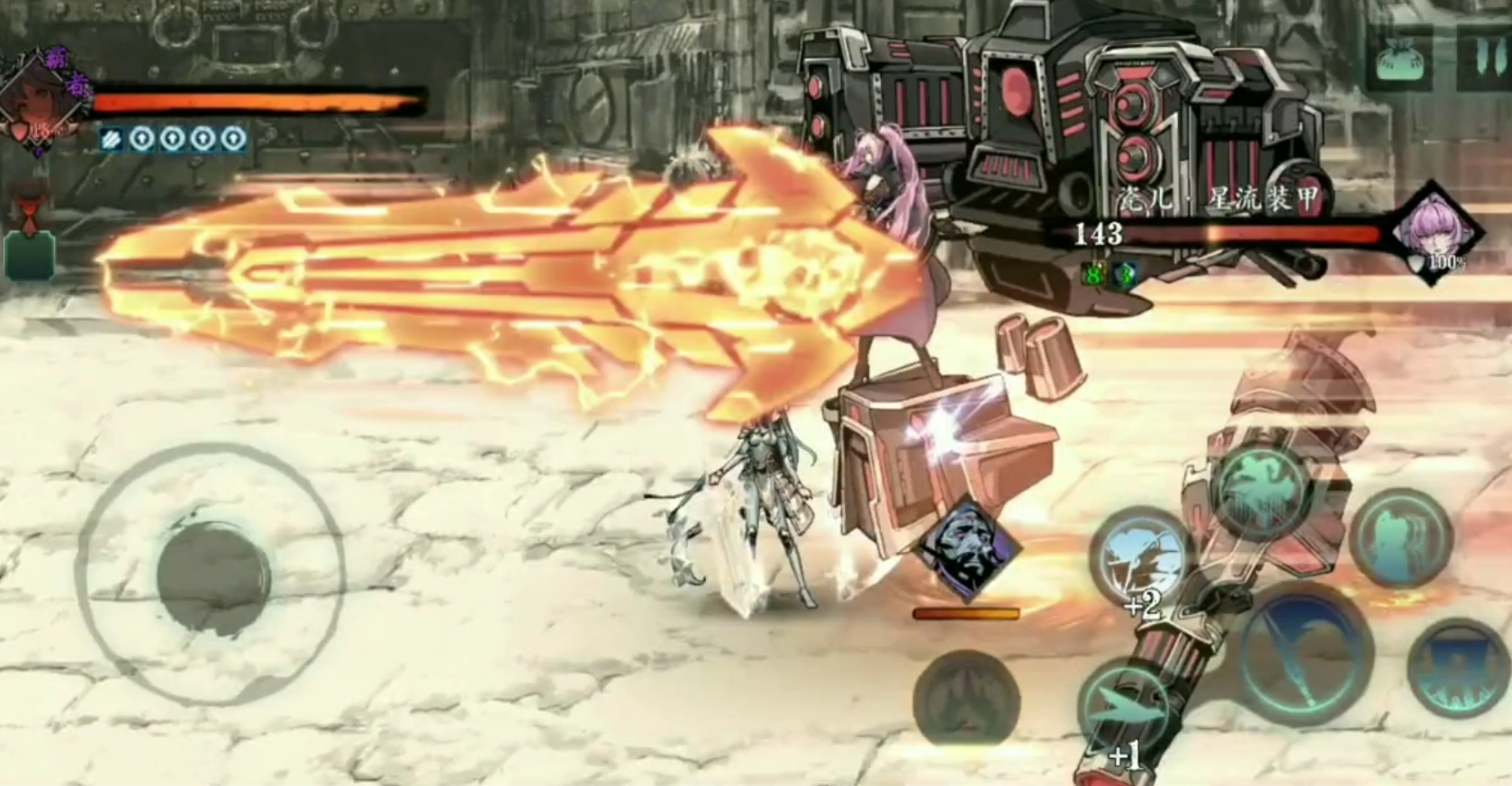The image size is (1512, 786).
Task: Open the loot bag icon
Action: click(x=1403, y=58)
